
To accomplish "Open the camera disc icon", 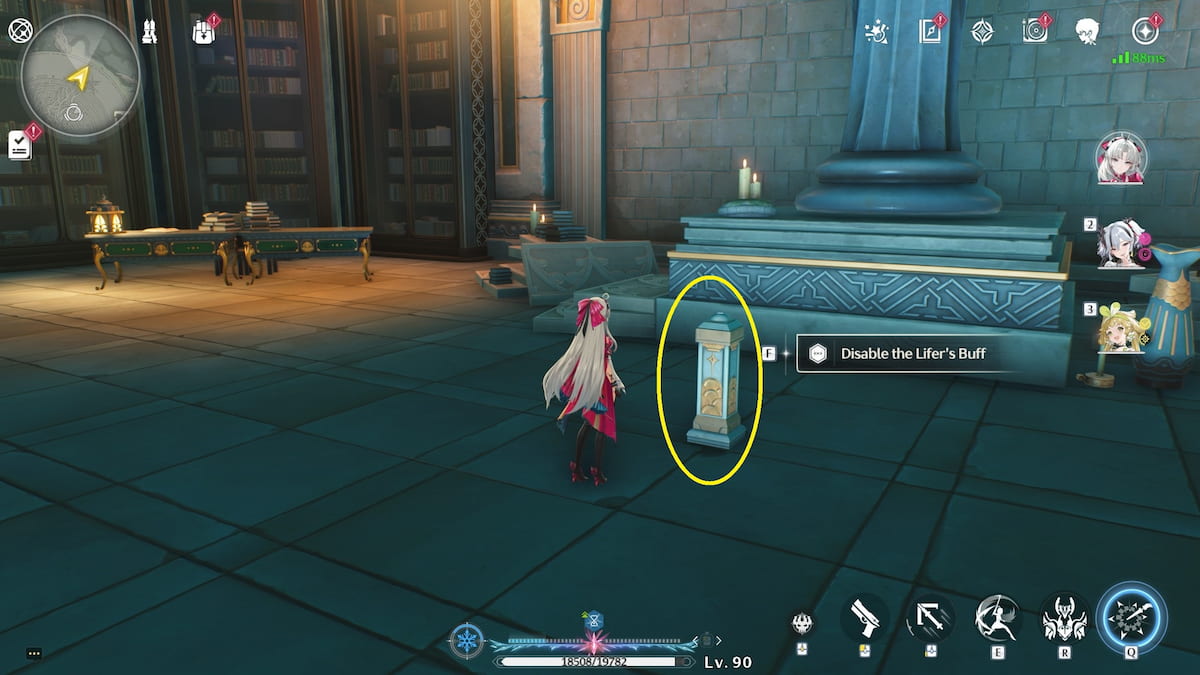I will pos(1035,32).
